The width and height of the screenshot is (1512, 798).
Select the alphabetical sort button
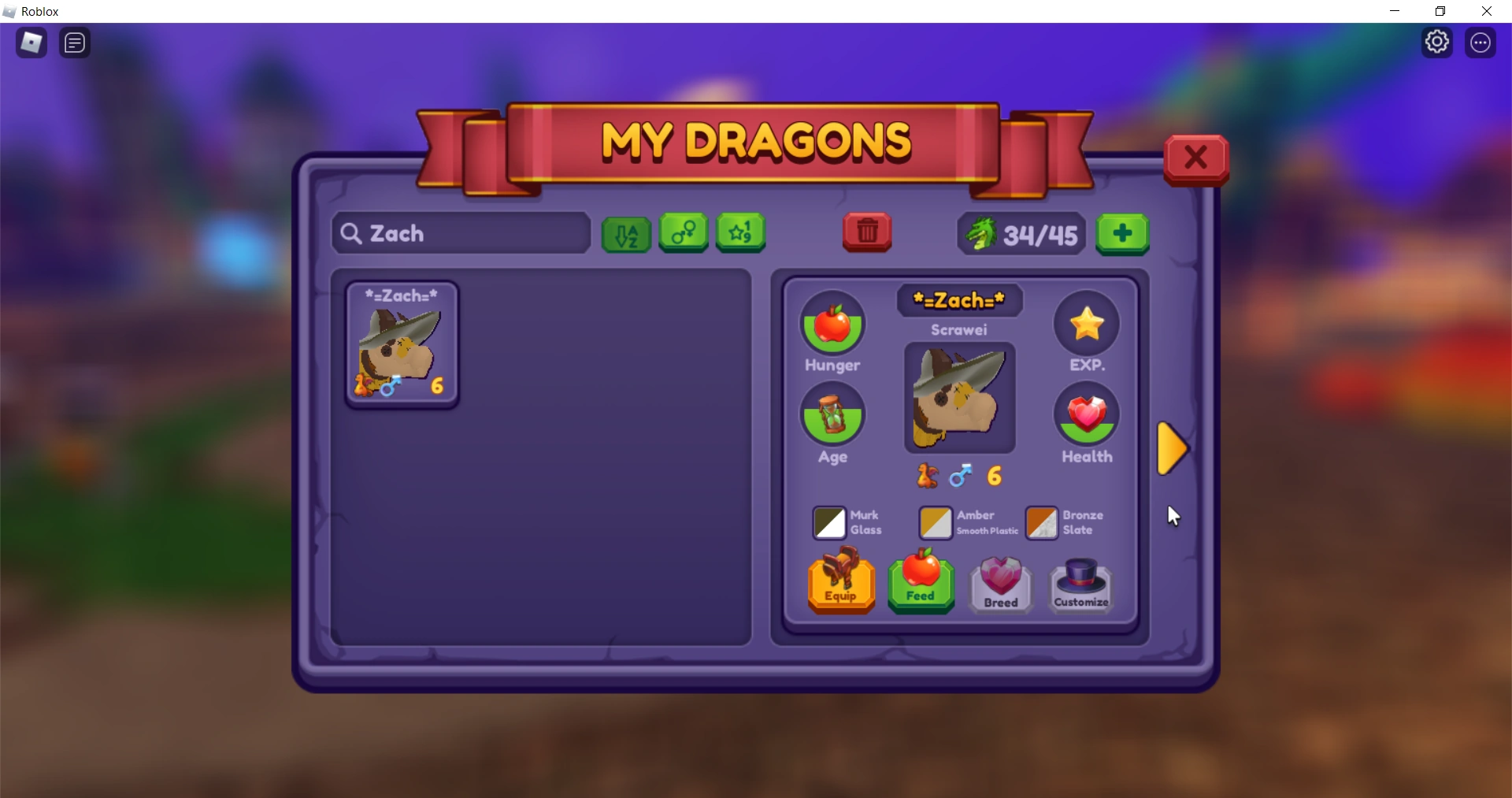click(626, 233)
